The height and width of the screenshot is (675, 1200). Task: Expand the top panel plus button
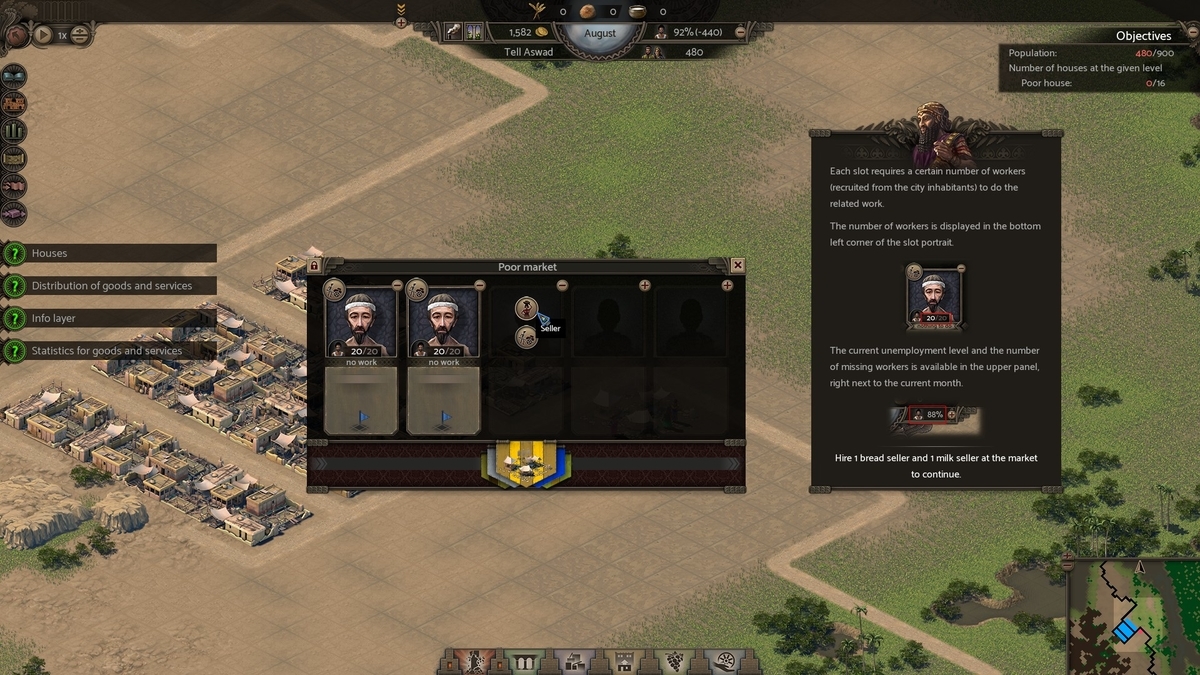401,22
